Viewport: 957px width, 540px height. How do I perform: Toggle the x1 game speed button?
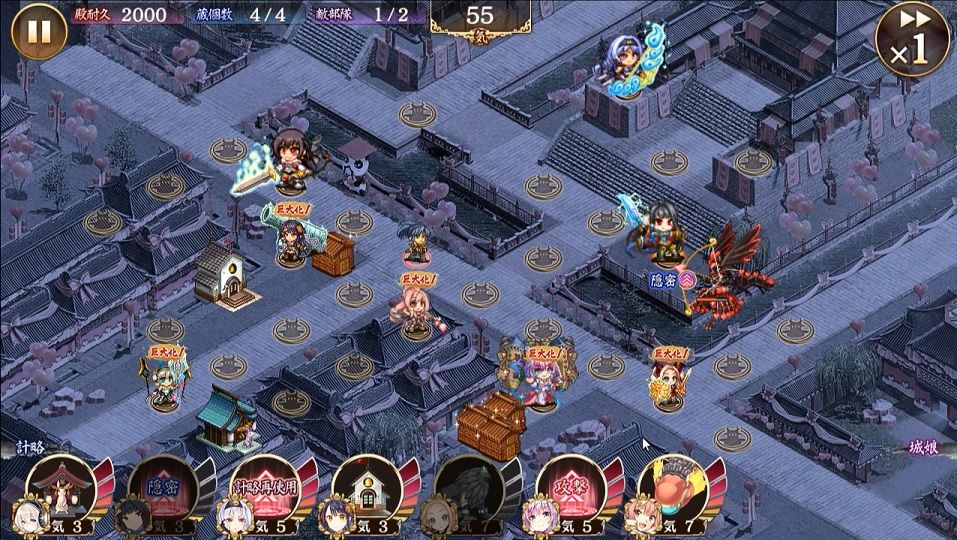point(912,38)
